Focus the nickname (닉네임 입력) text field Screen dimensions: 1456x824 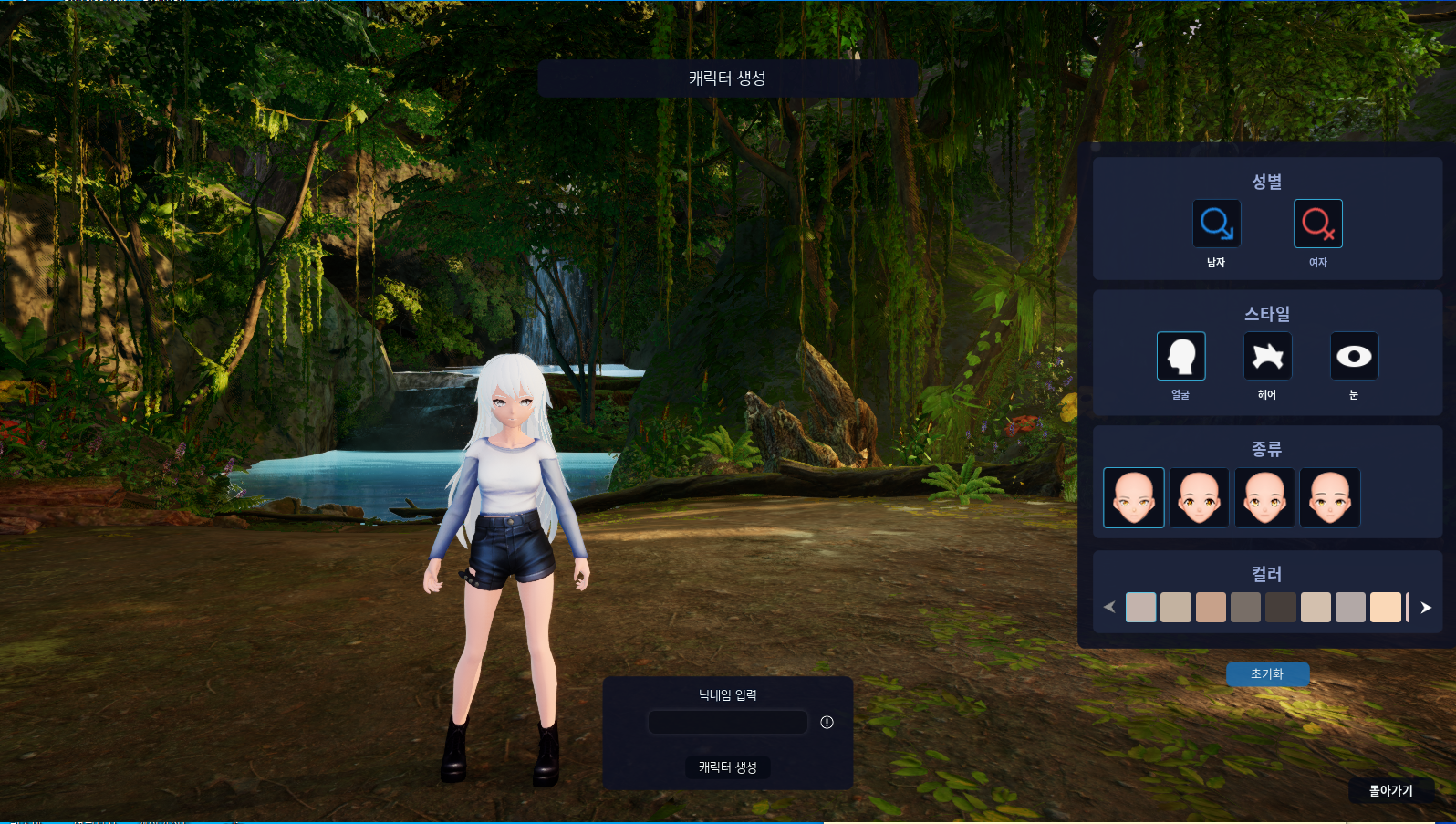(727, 722)
